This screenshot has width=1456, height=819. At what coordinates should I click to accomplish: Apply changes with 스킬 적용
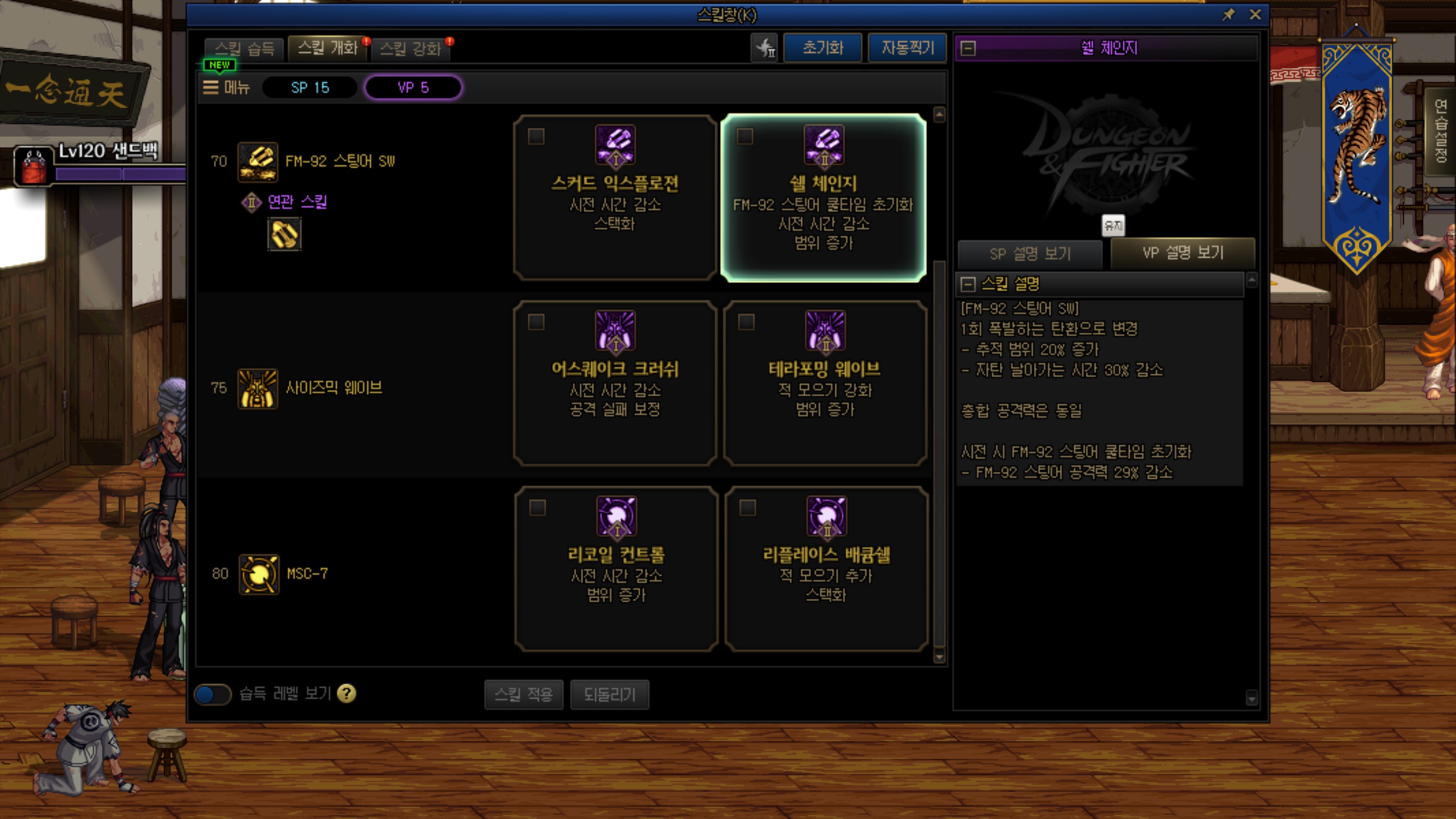pyautogui.click(x=523, y=694)
